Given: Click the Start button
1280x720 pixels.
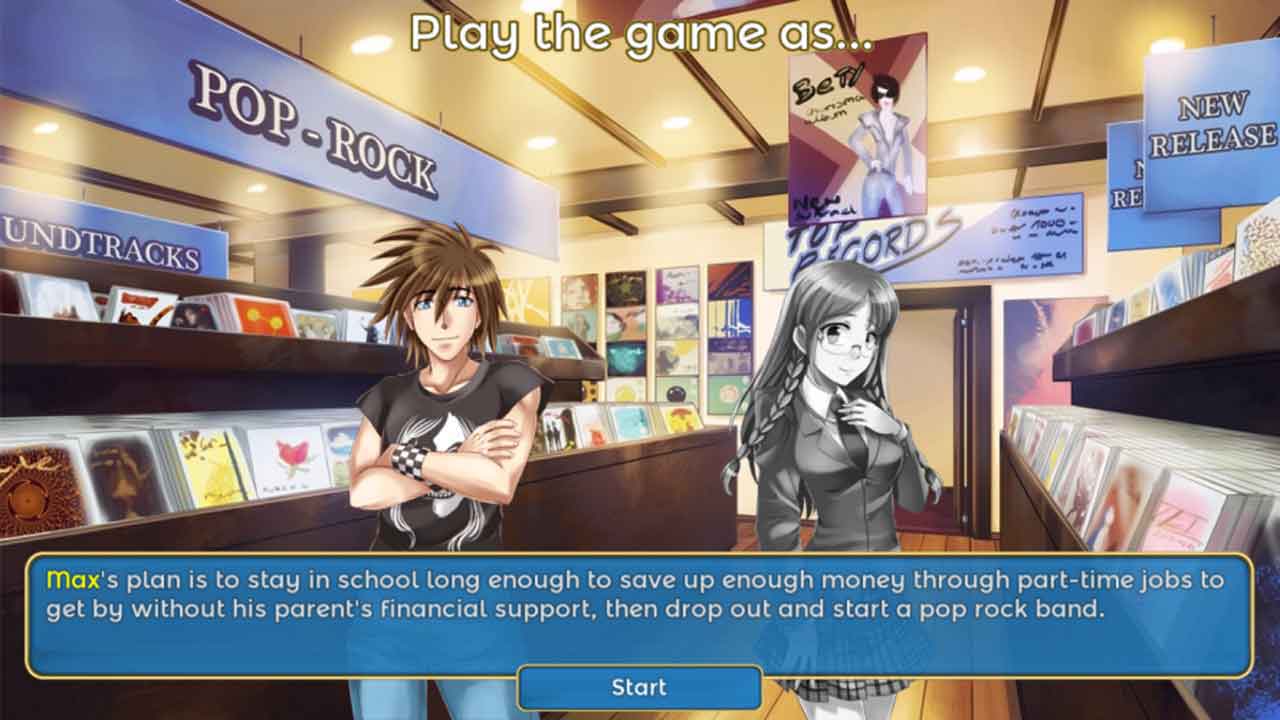Looking at the screenshot, I should pos(639,687).
